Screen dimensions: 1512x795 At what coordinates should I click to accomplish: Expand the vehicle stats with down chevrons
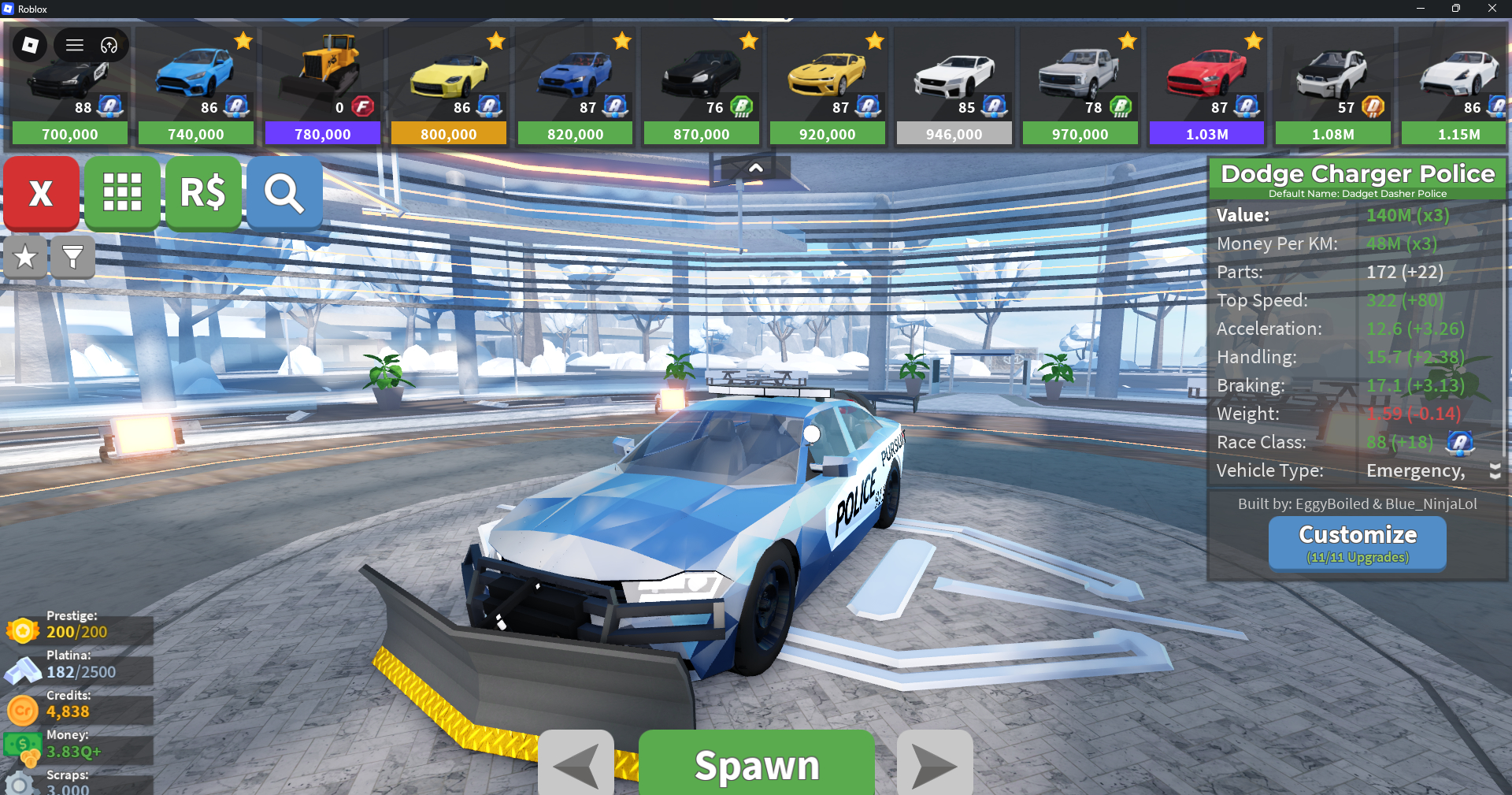1495,471
